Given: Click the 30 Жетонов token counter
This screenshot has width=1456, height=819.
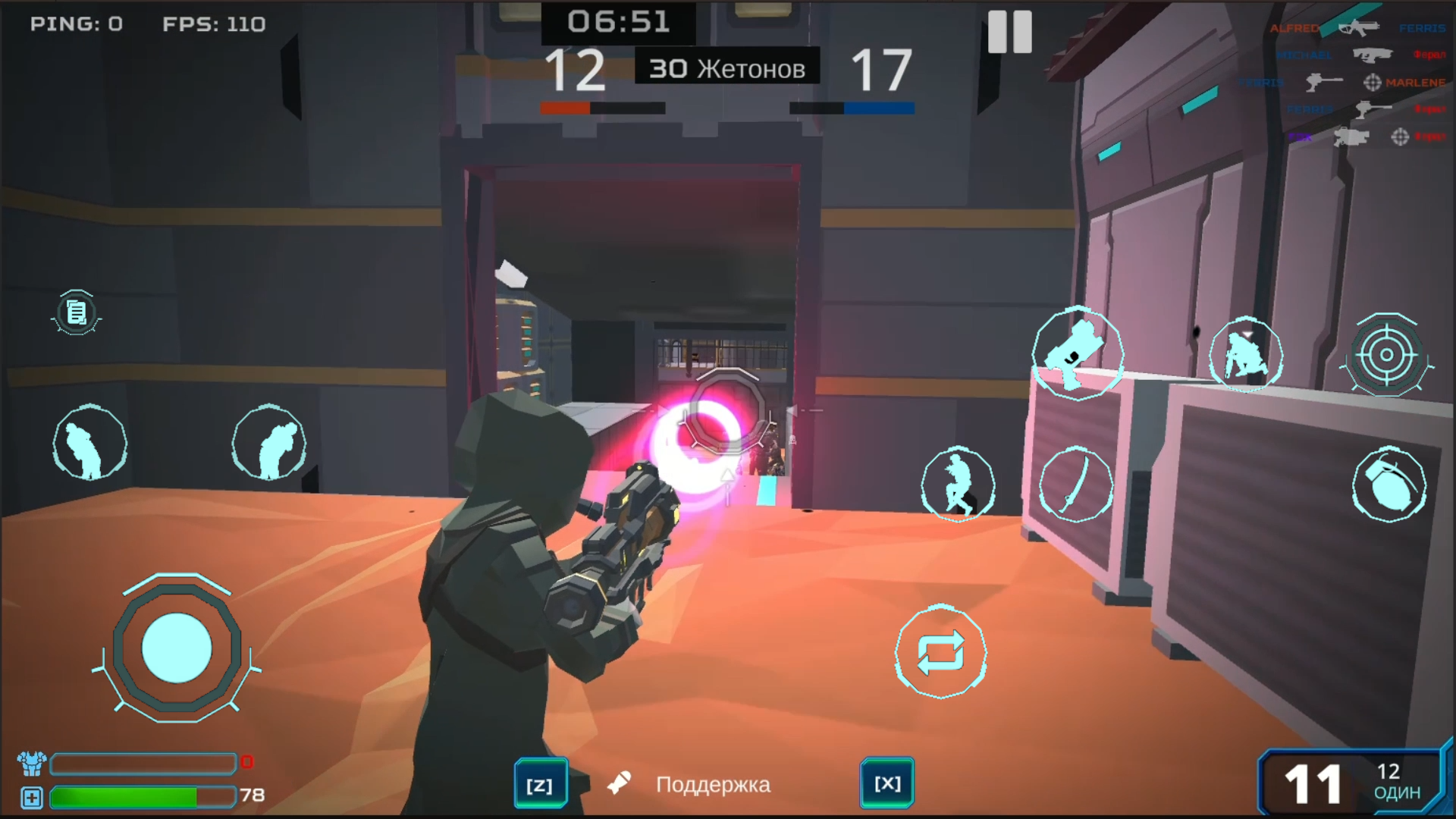Looking at the screenshot, I should (726, 67).
